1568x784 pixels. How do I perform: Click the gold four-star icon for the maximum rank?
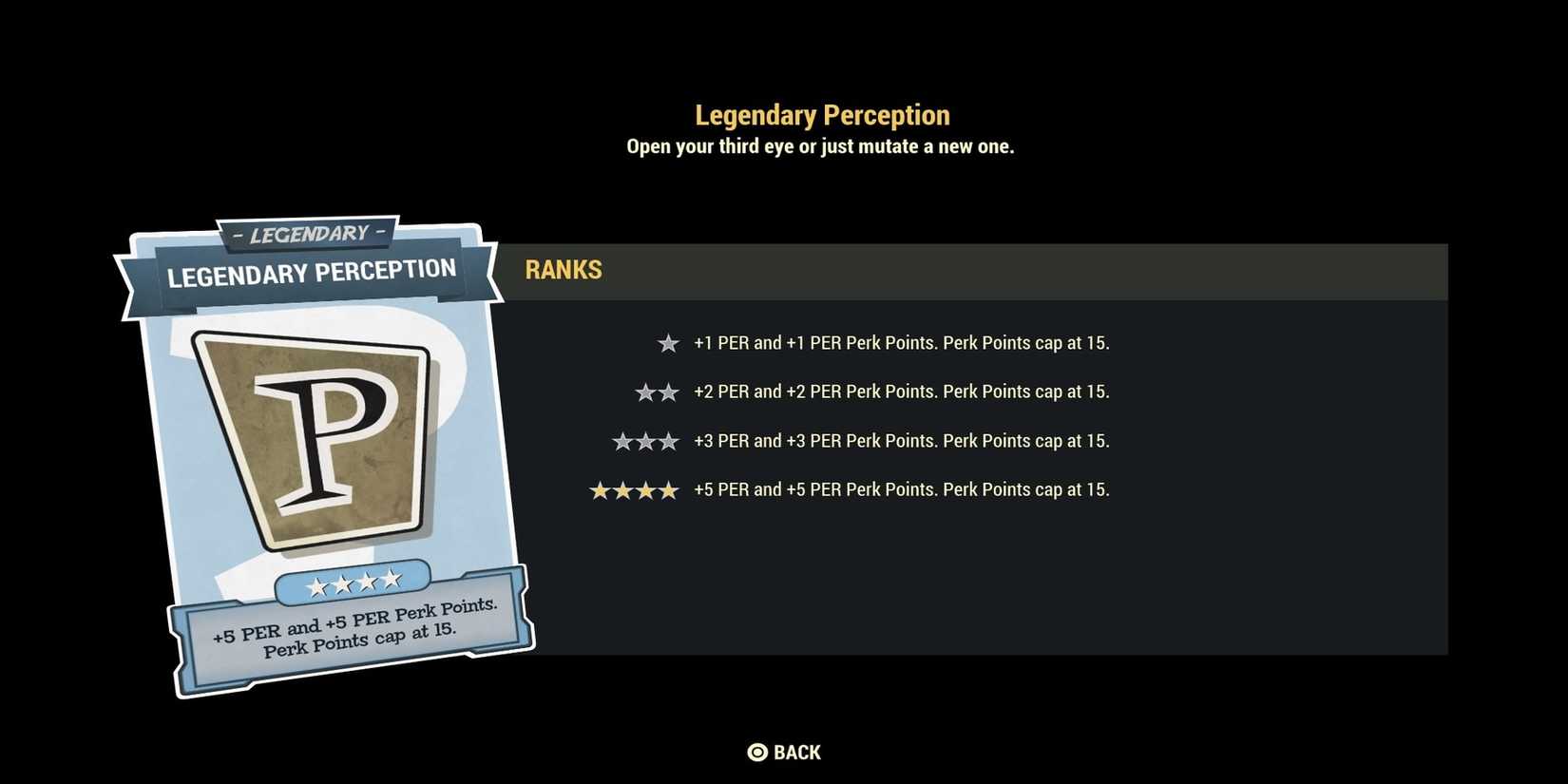coord(635,488)
